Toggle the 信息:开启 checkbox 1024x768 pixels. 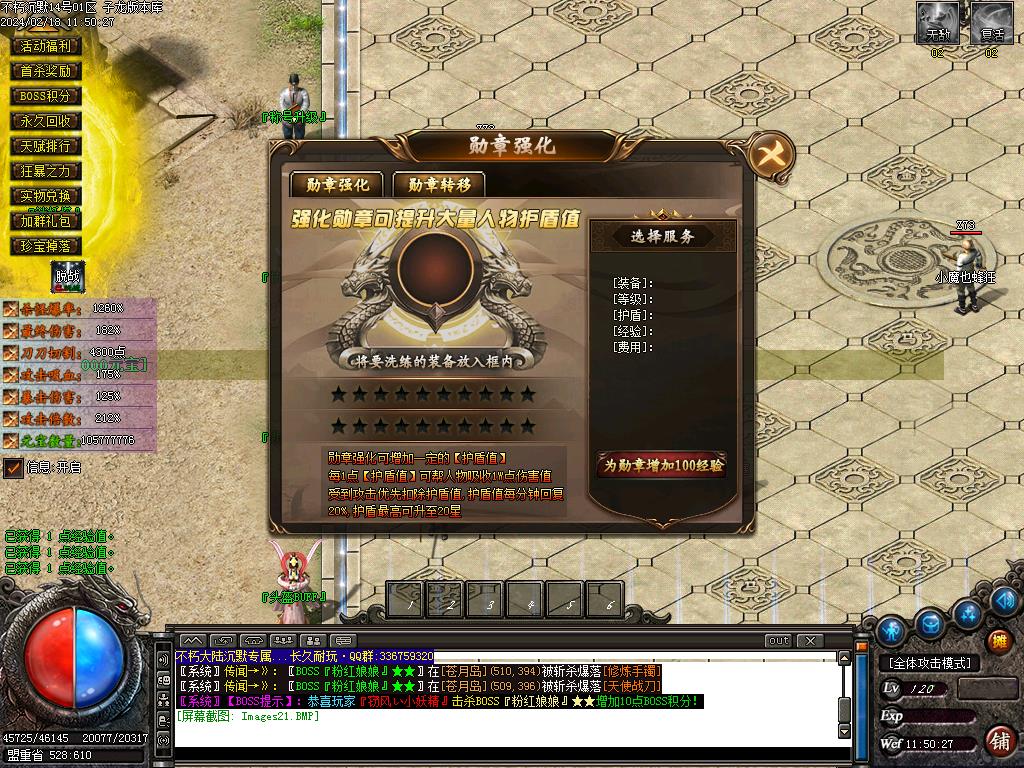click(13, 468)
